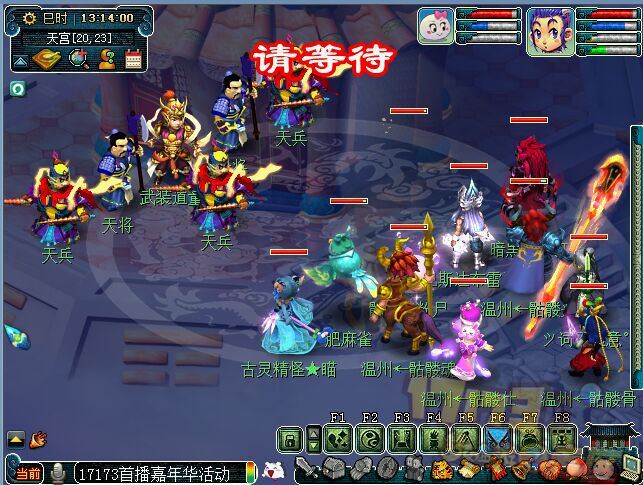Open the orange figure with question mark
Screen dimensions: 643x485
click(x=107, y=60)
